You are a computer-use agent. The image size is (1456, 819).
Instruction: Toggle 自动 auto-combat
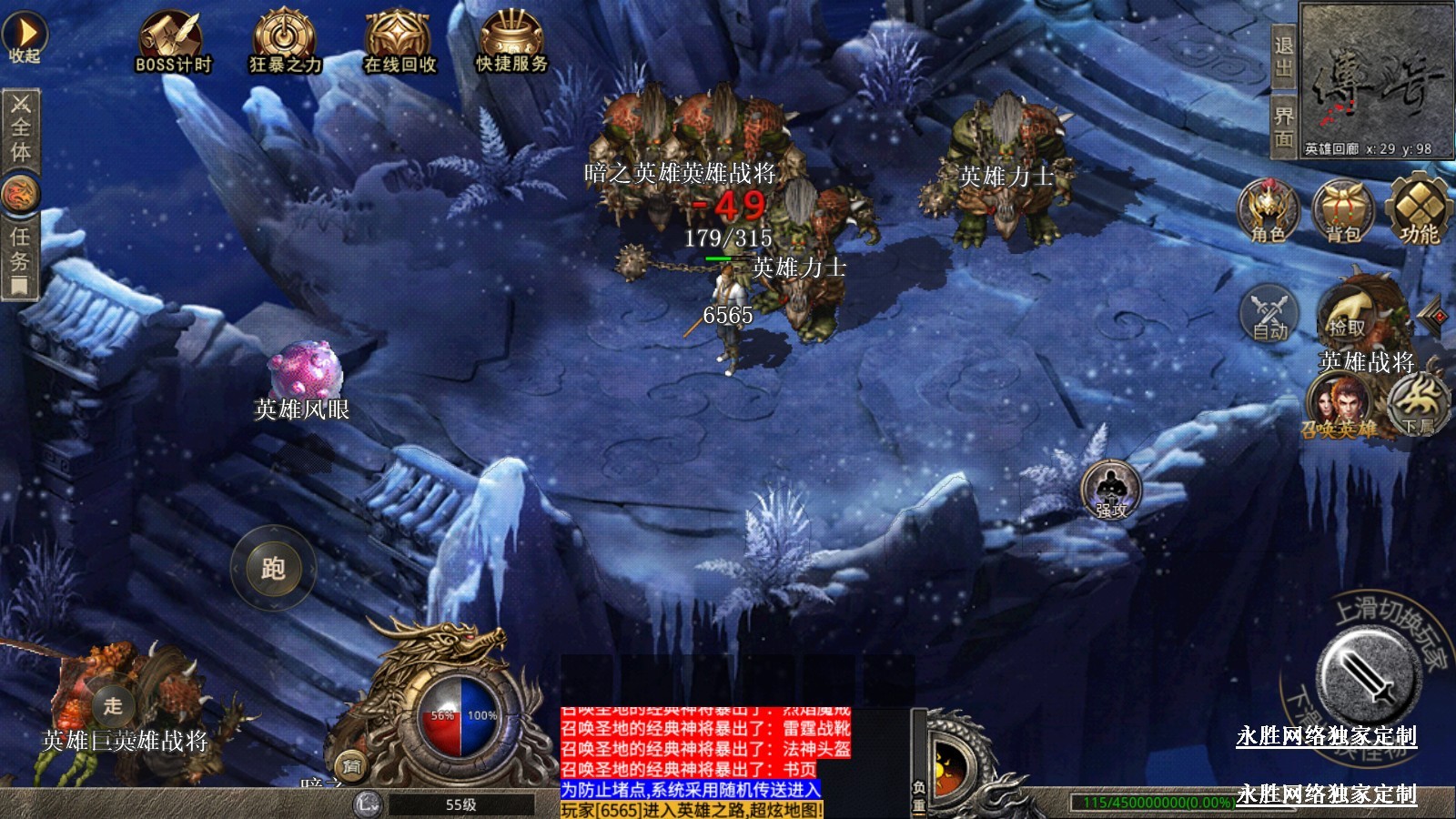(x=1269, y=315)
